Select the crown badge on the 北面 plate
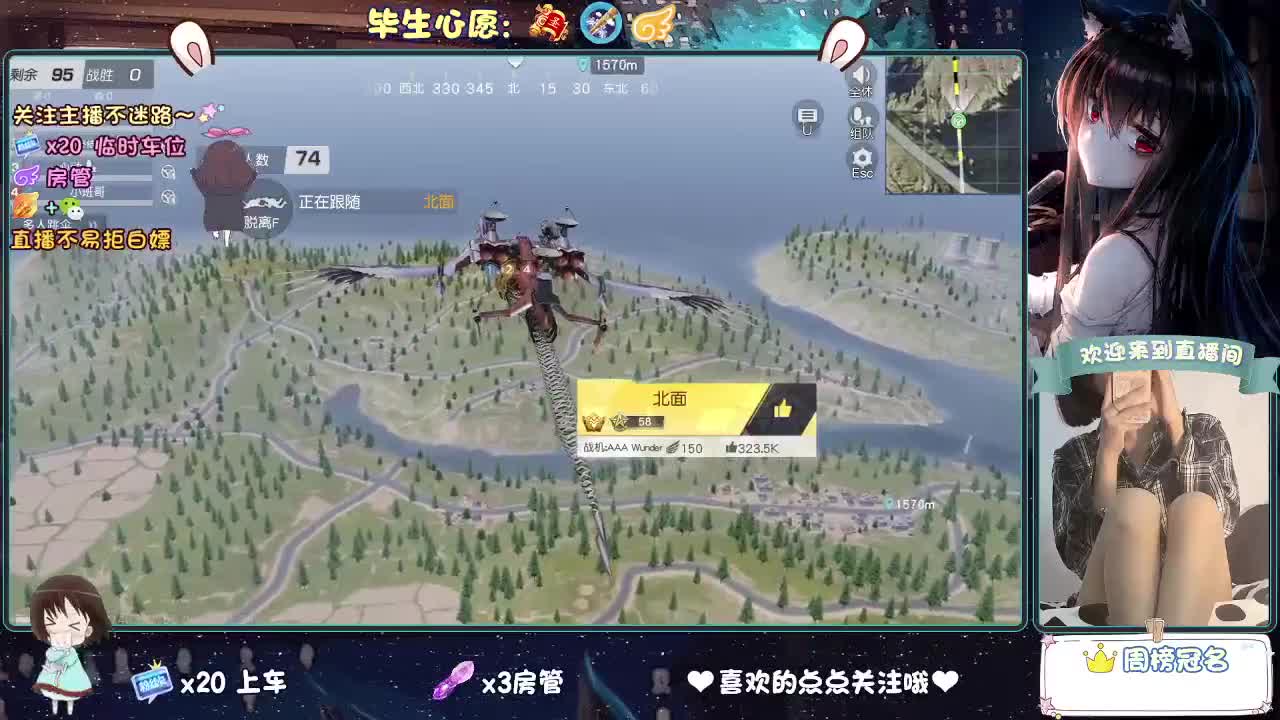This screenshot has height=720, width=1280. (x=594, y=421)
